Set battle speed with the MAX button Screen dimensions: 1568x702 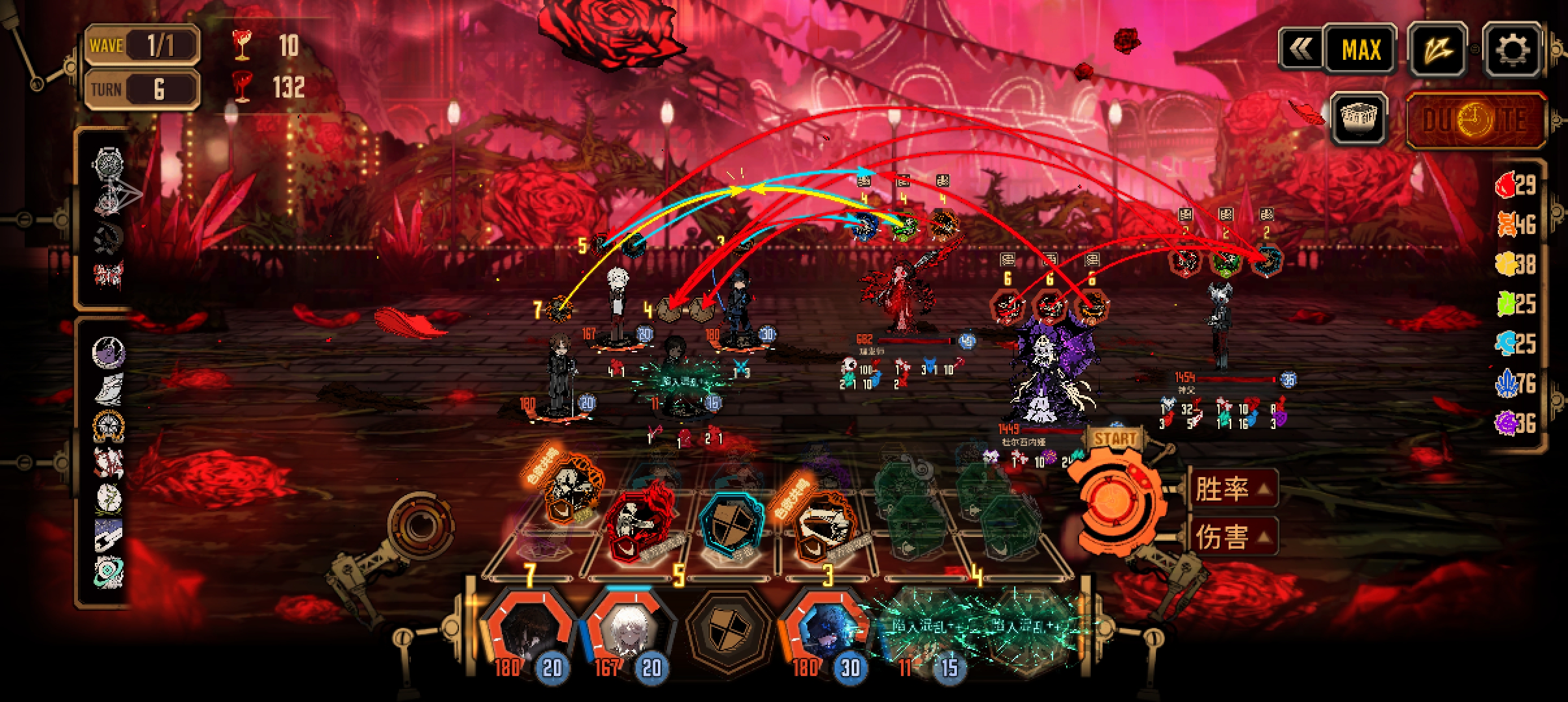[x=1361, y=49]
